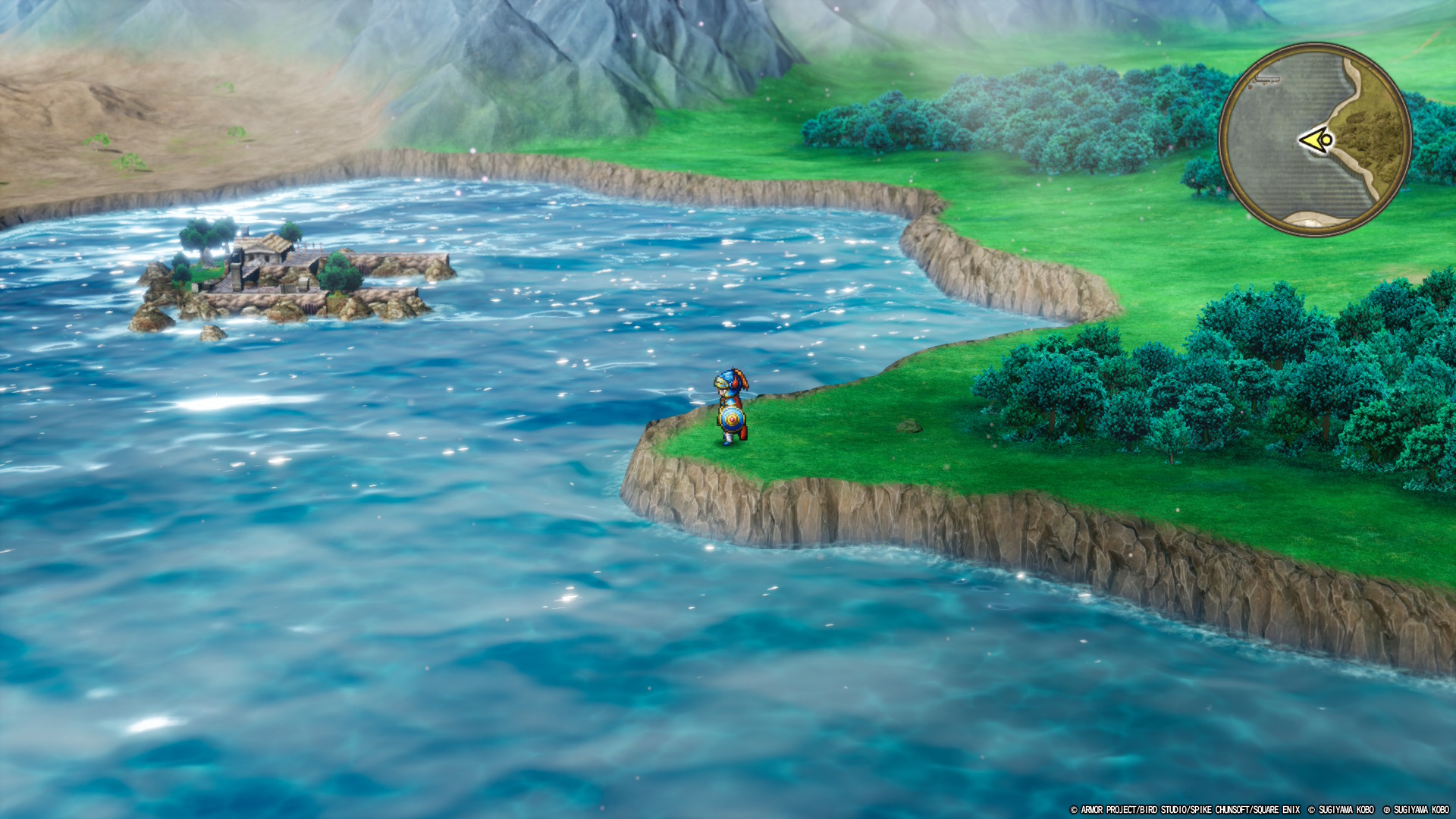Click the yellow player arrow on minimap

click(x=1316, y=140)
